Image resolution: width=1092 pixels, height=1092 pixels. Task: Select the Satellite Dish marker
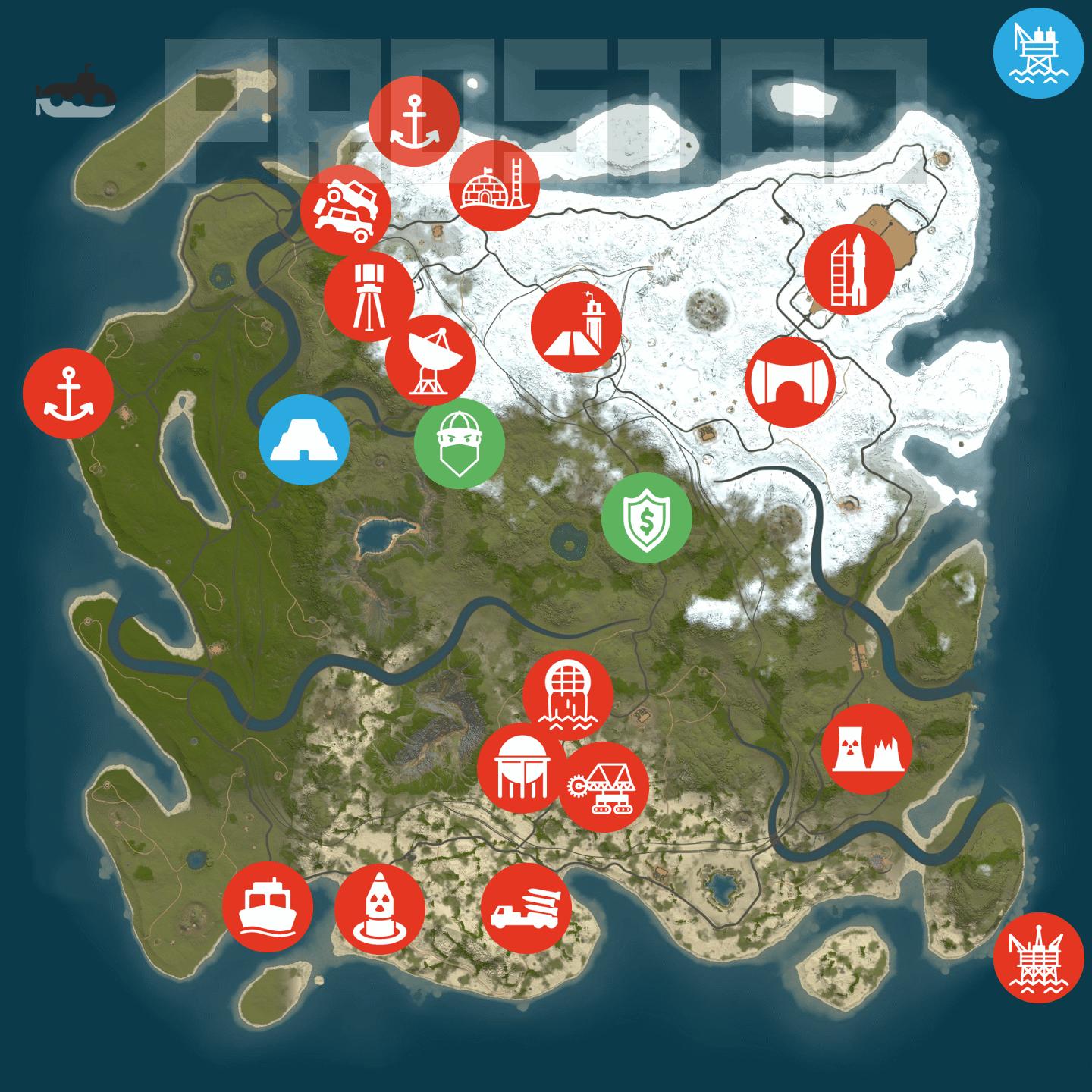[431, 359]
